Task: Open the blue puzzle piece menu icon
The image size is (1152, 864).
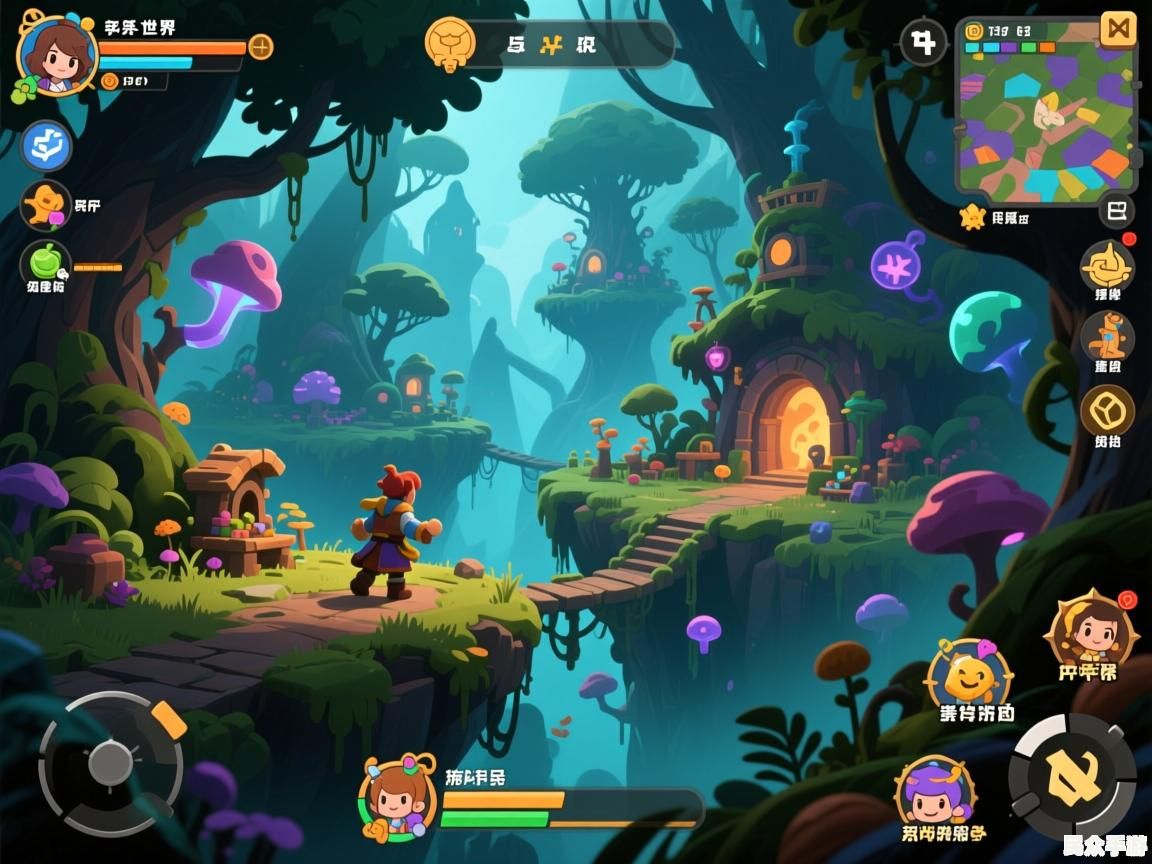Action: tap(46, 146)
